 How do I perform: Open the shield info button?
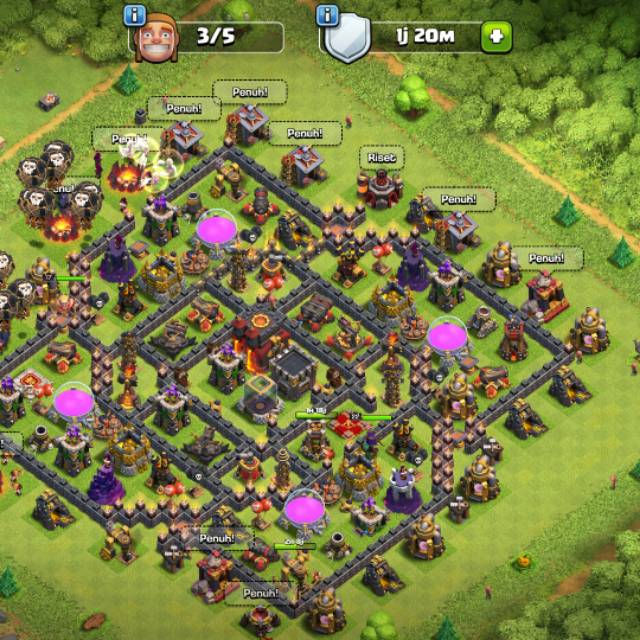pyautogui.click(x=328, y=16)
